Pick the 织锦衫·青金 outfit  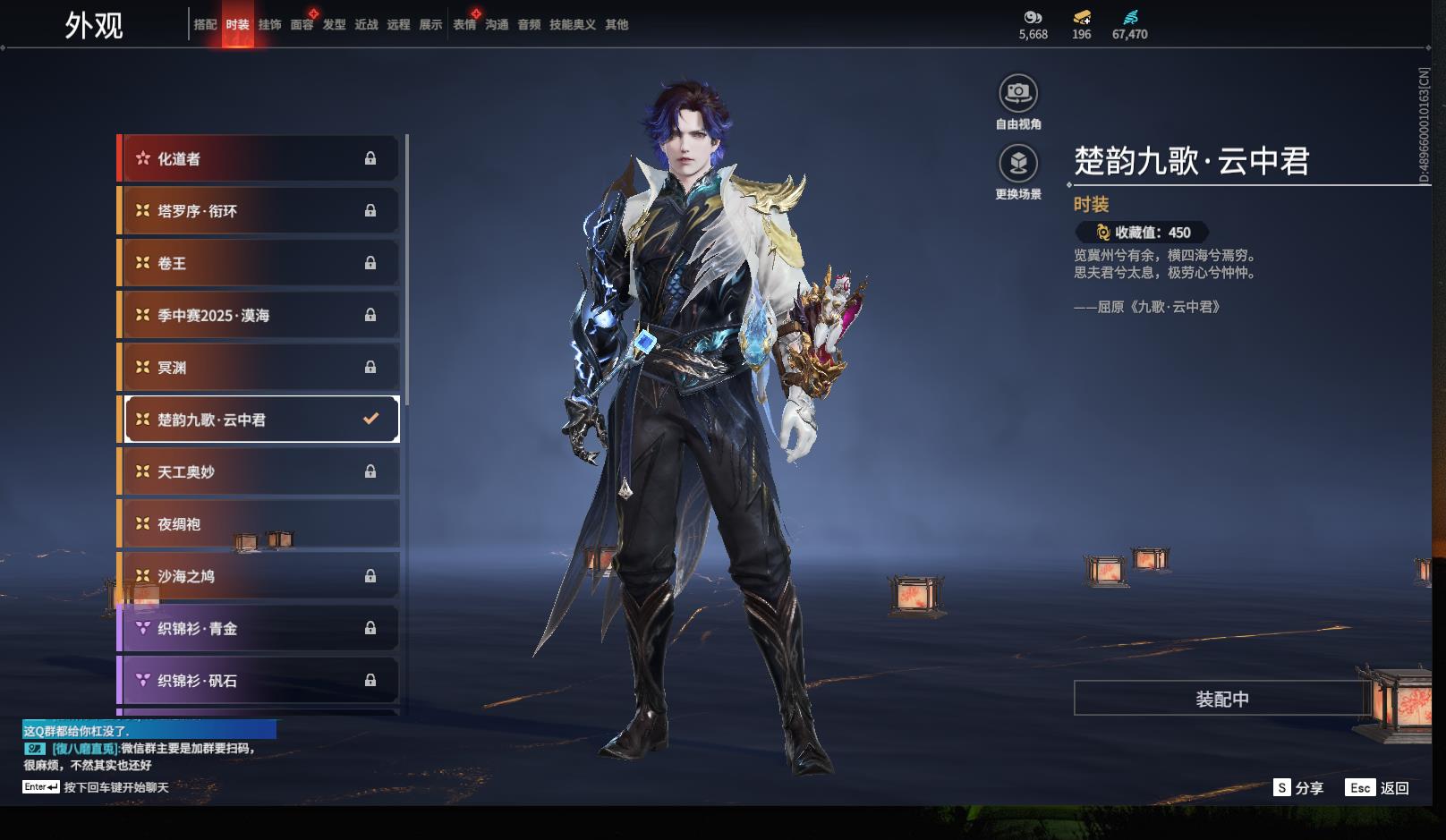(x=259, y=629)
